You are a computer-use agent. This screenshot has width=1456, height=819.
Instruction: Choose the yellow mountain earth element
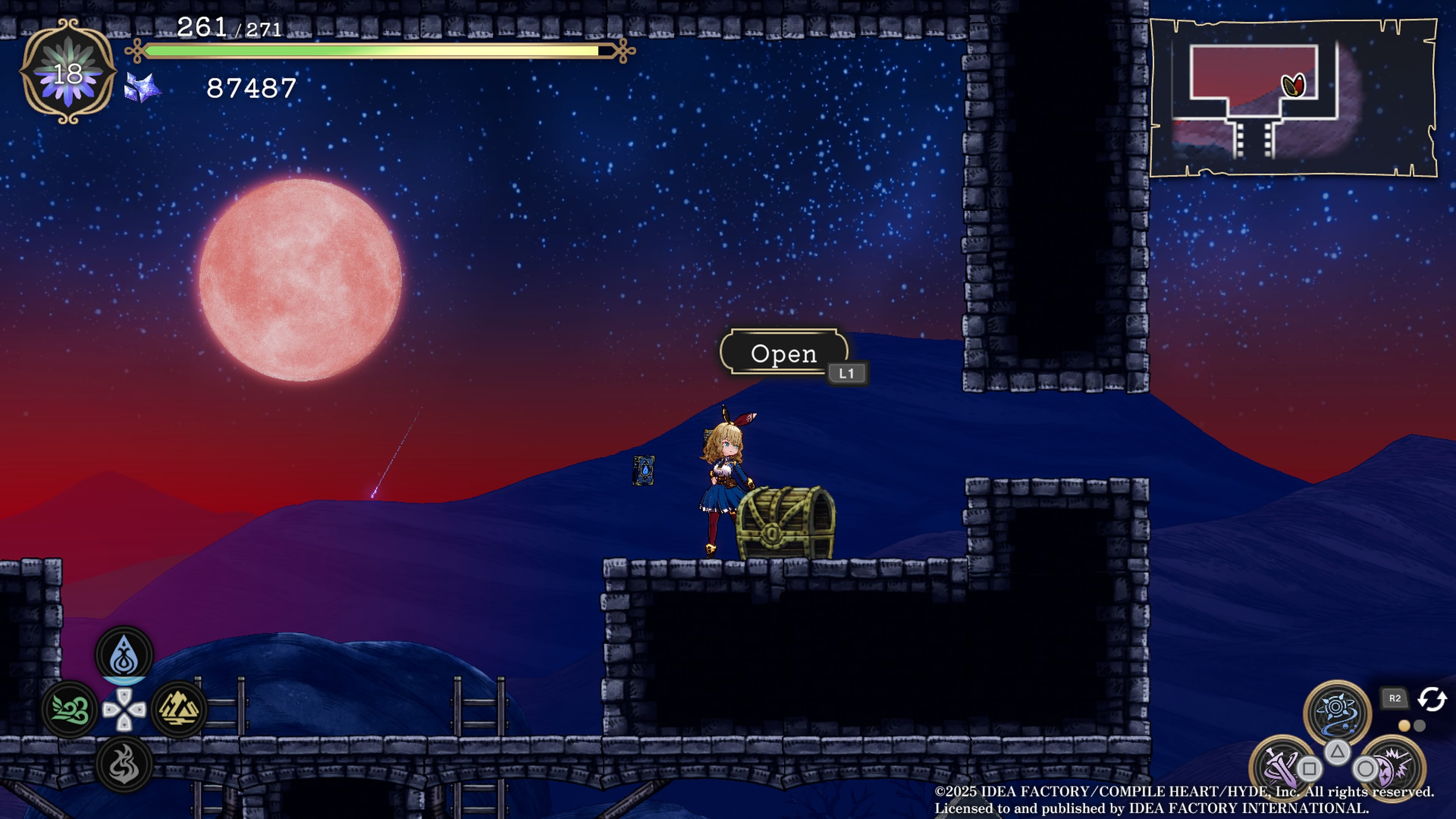point(179,709)
